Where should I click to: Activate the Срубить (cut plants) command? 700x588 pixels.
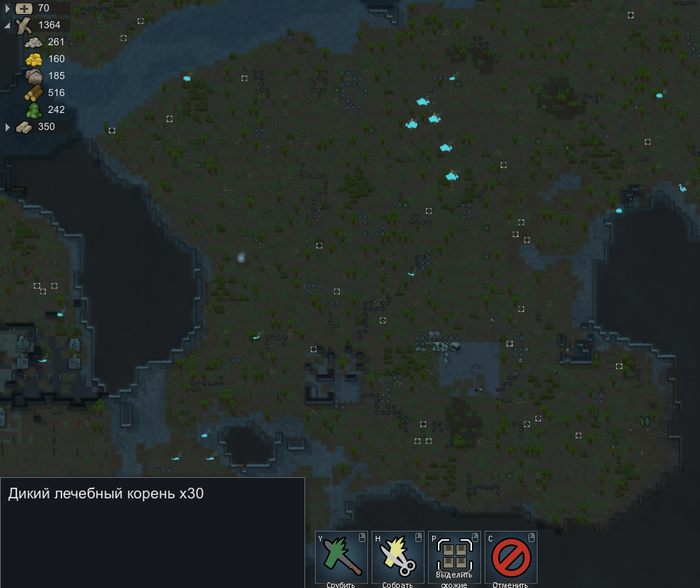click(x=342, y=557)
